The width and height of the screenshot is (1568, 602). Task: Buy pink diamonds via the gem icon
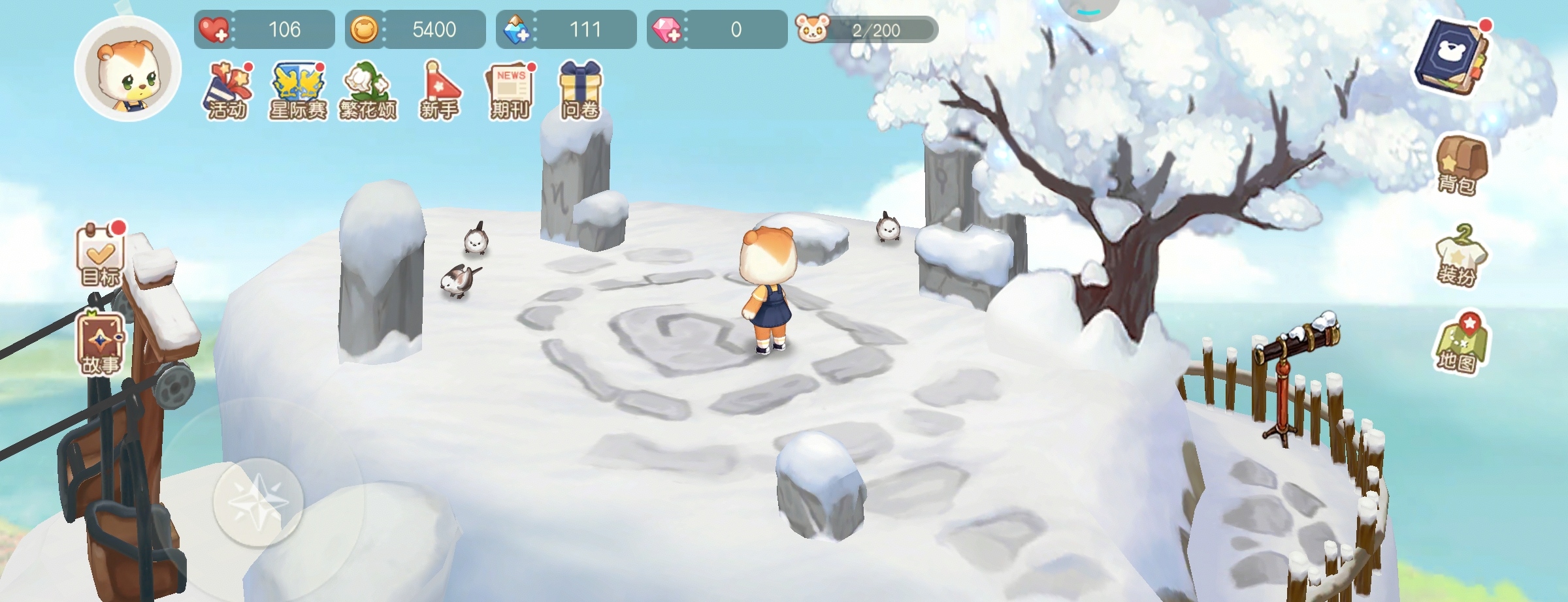tap(667, 30)
